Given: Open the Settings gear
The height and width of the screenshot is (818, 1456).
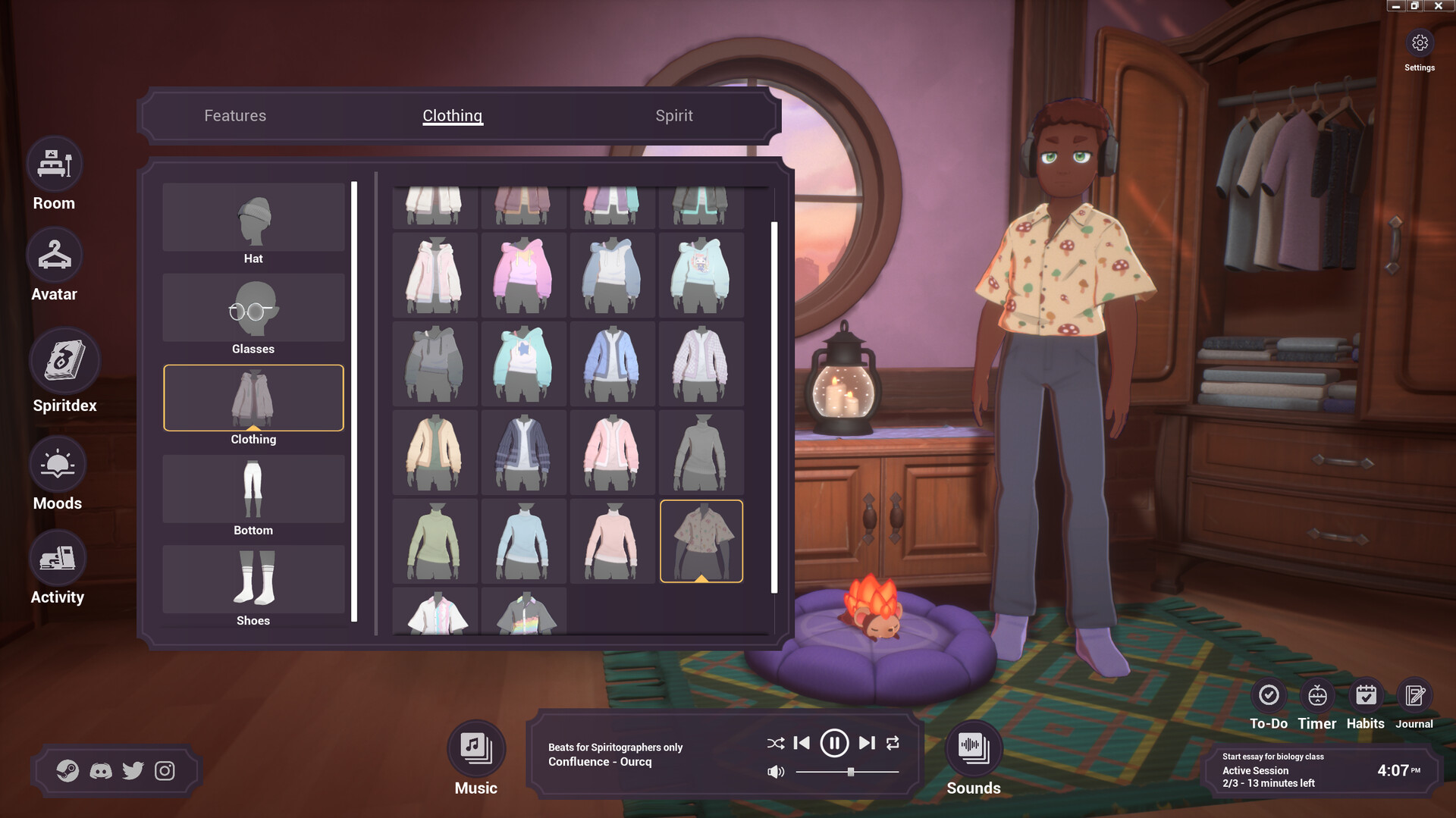Looking at the screenshot, I should coord(1420,44).
